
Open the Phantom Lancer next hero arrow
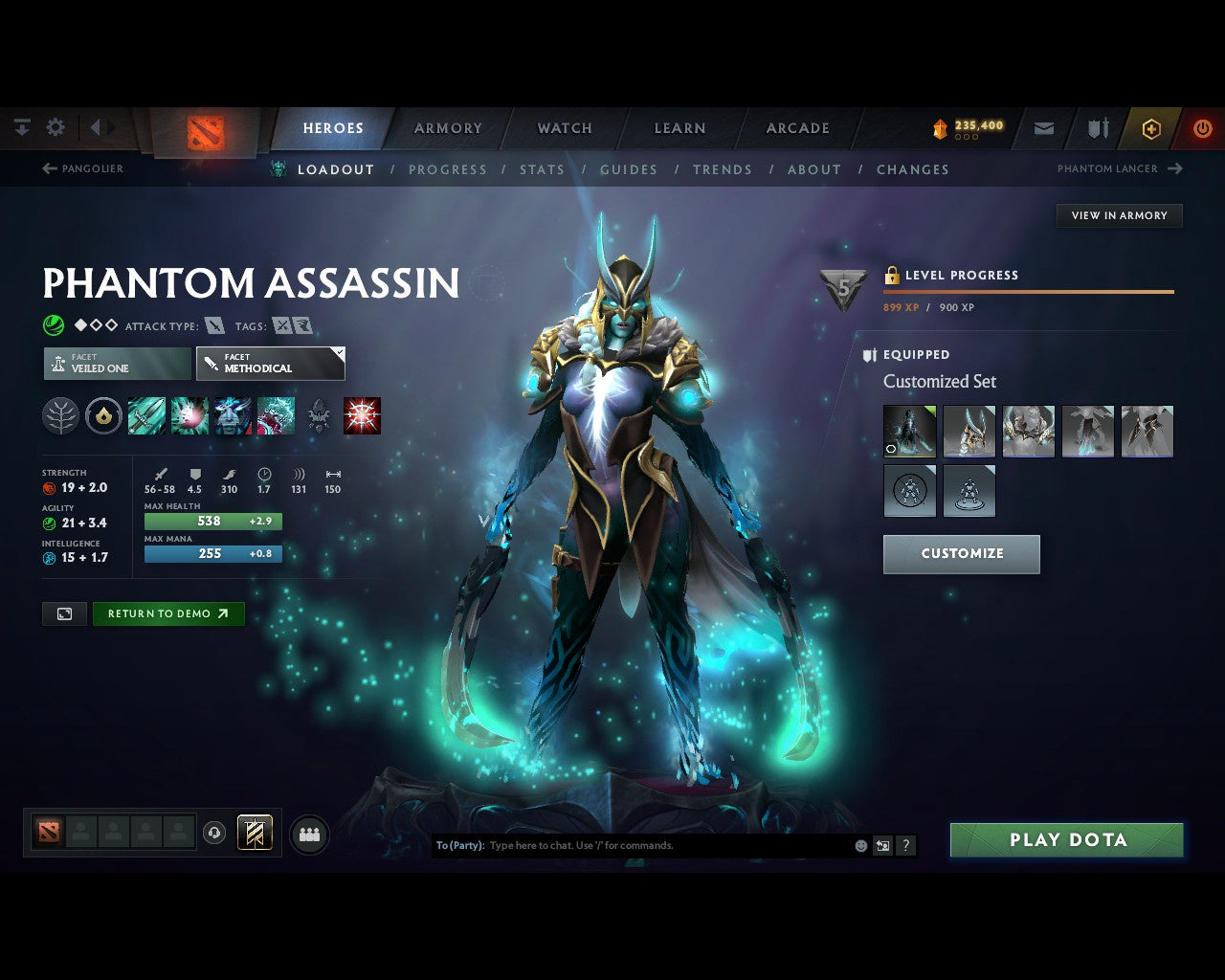(1173, 168)
